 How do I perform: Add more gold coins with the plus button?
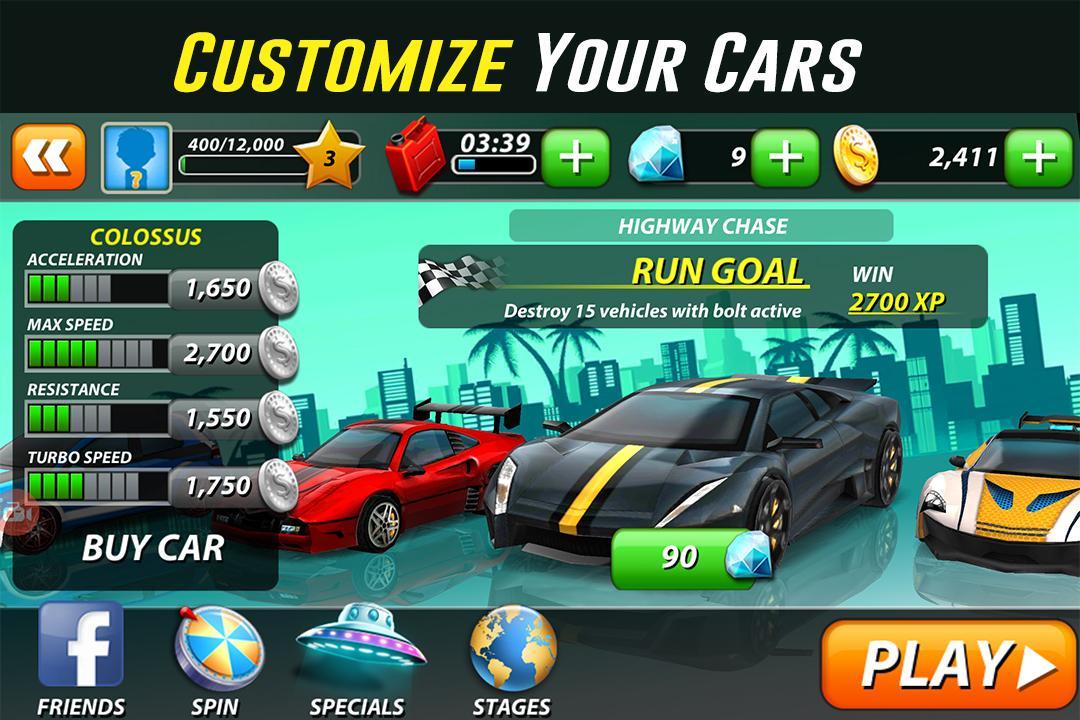1039,158
